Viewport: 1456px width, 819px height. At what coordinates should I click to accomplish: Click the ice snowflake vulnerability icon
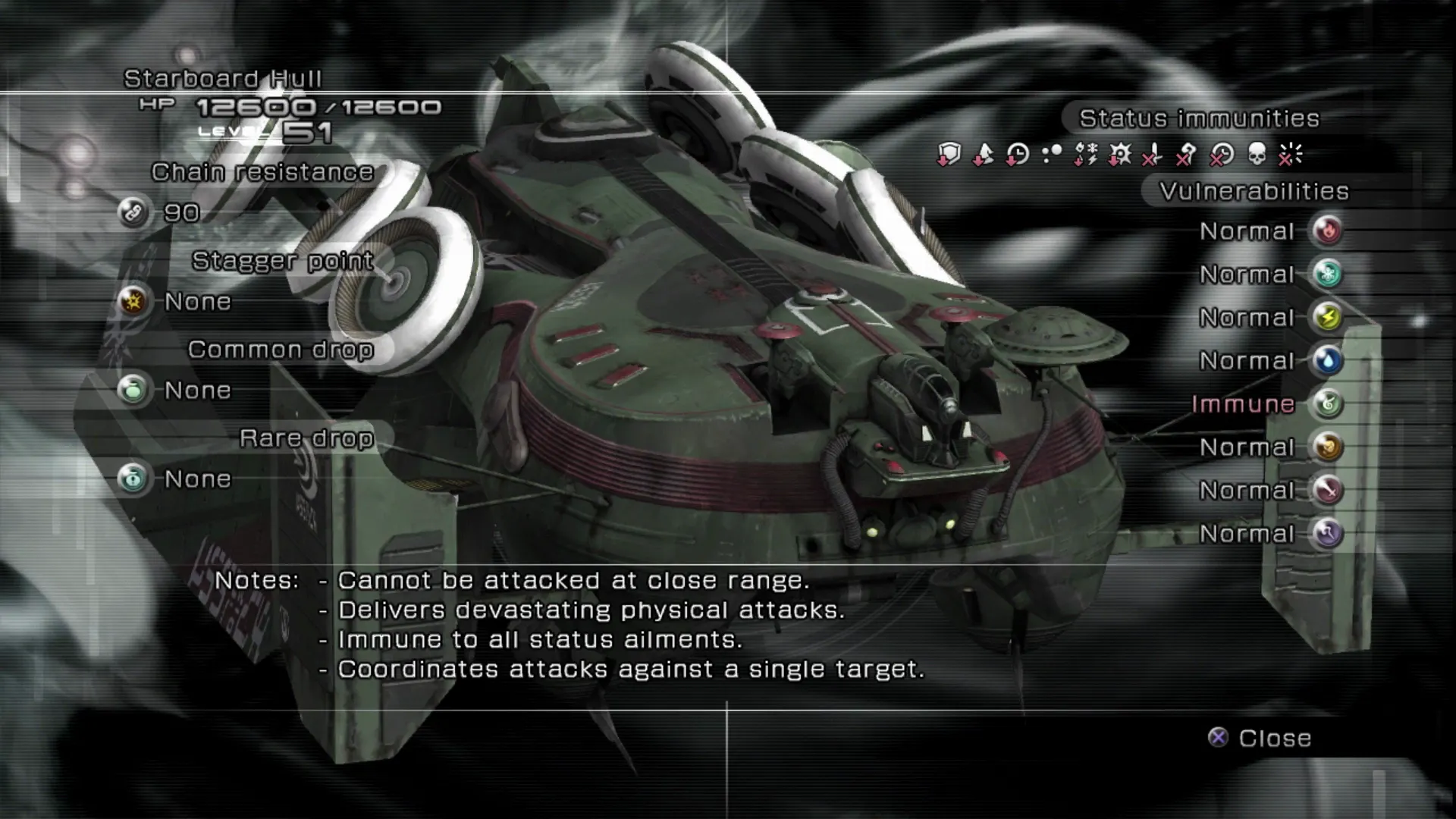click(x=1328, y=275)
